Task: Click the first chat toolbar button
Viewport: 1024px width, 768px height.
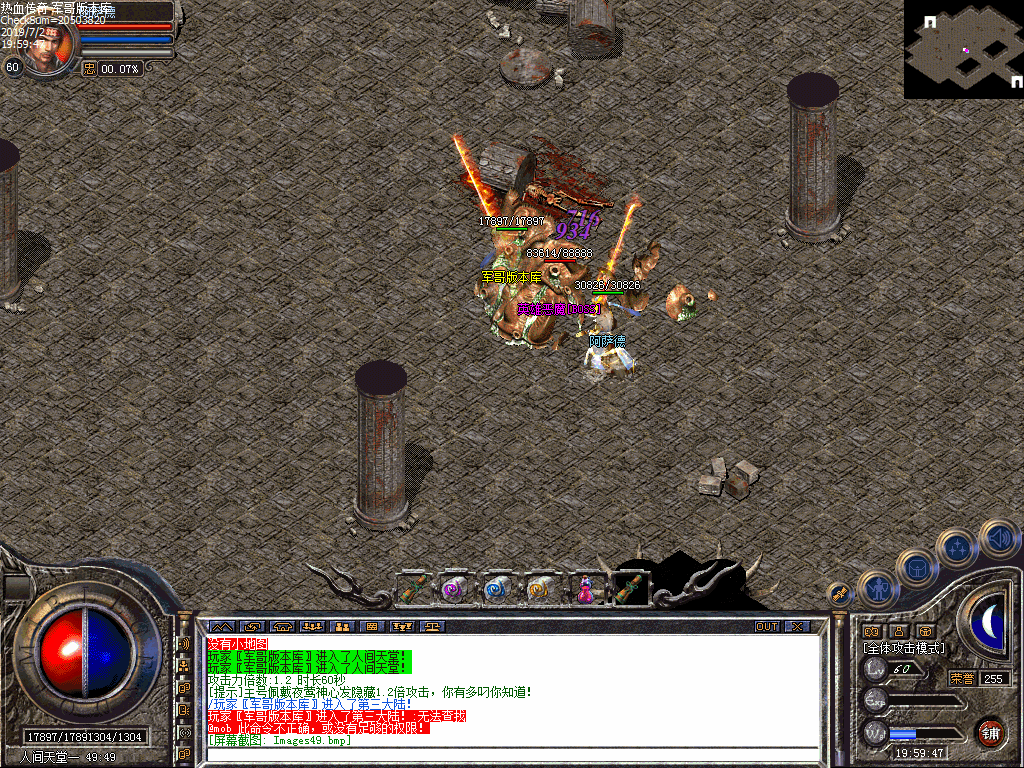Action: [x=220, y=627]
